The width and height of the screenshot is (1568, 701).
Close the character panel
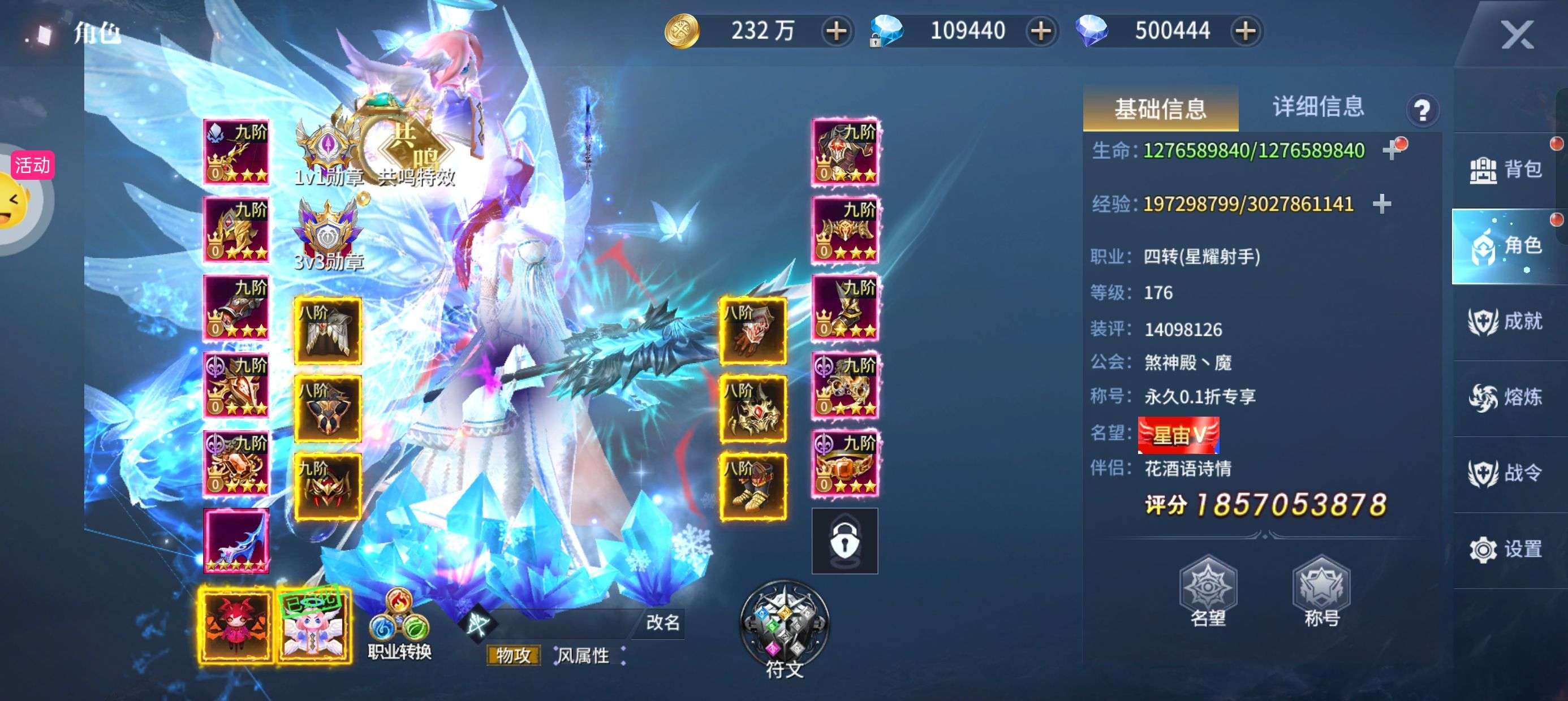1517,34
